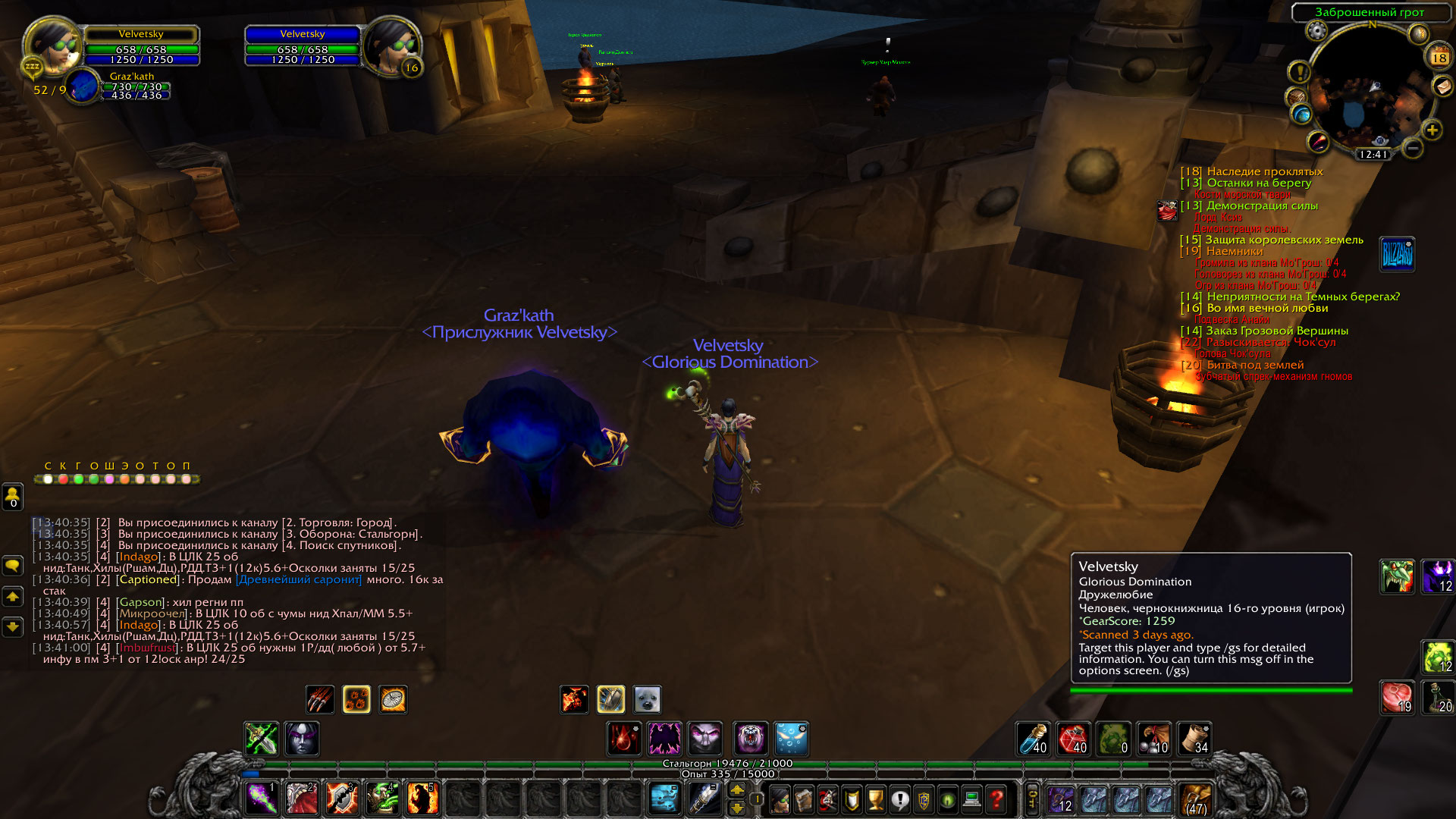Use the red healthstone item with count 40
This screenshot has height=819, width=1456.
[x=1073, y=739]
